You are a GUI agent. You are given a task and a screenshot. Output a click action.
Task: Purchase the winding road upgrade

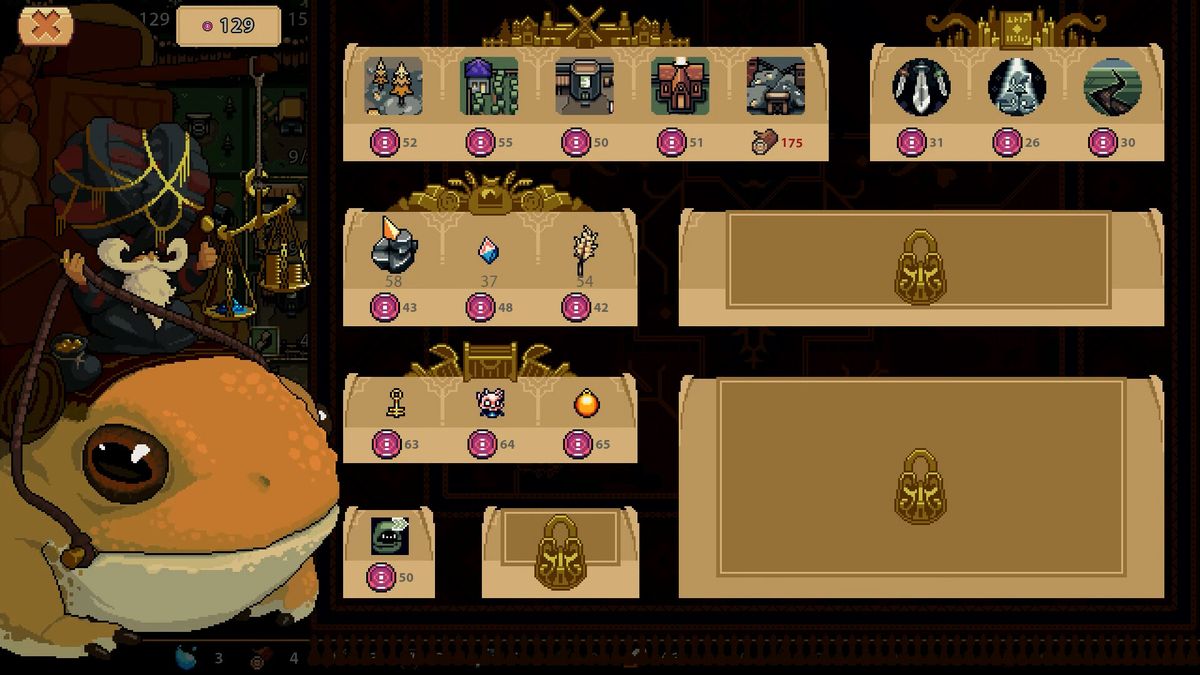1113,86
